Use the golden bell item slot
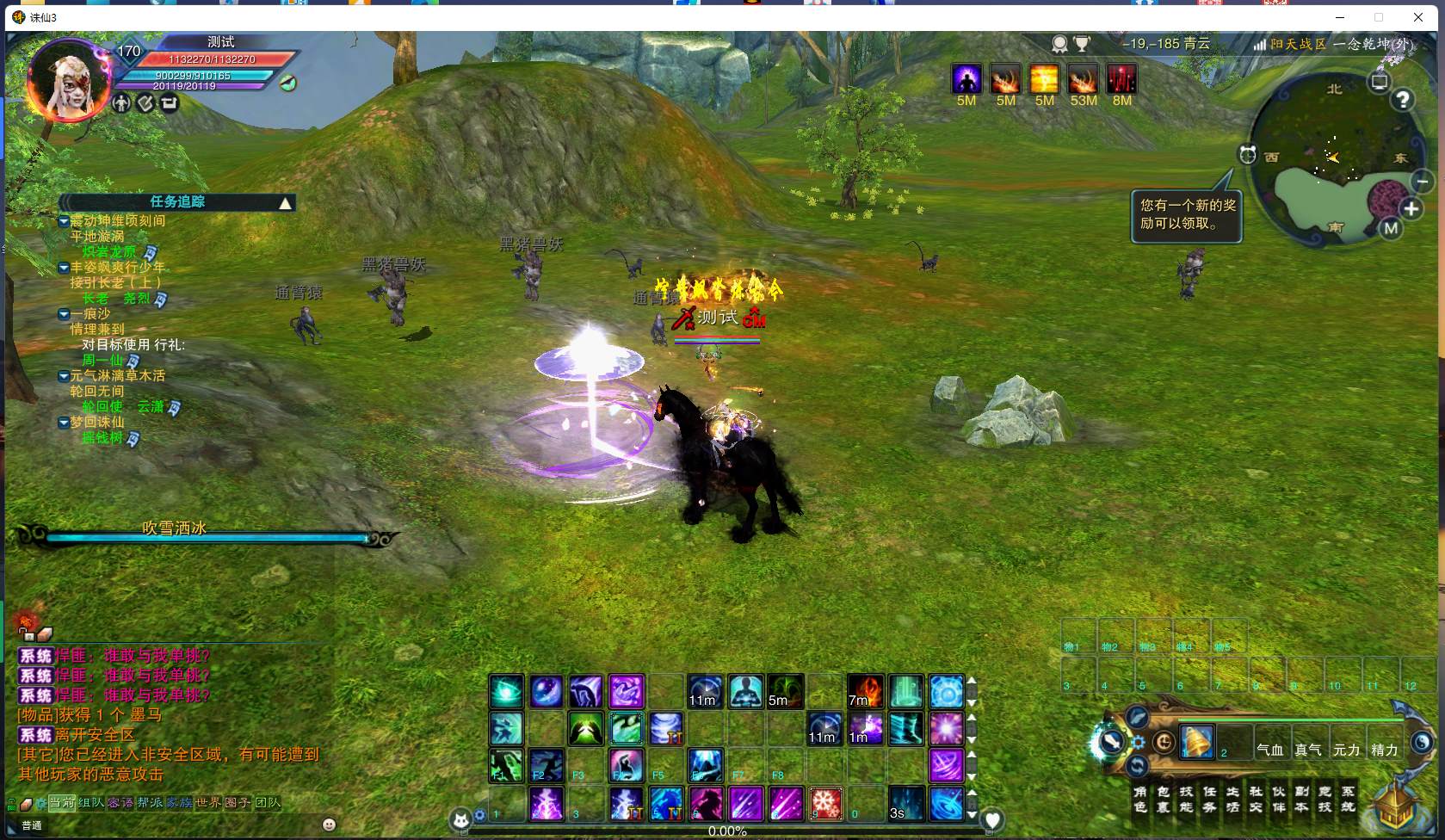Screen dimensions: 1445x840 coord(1196,741)
